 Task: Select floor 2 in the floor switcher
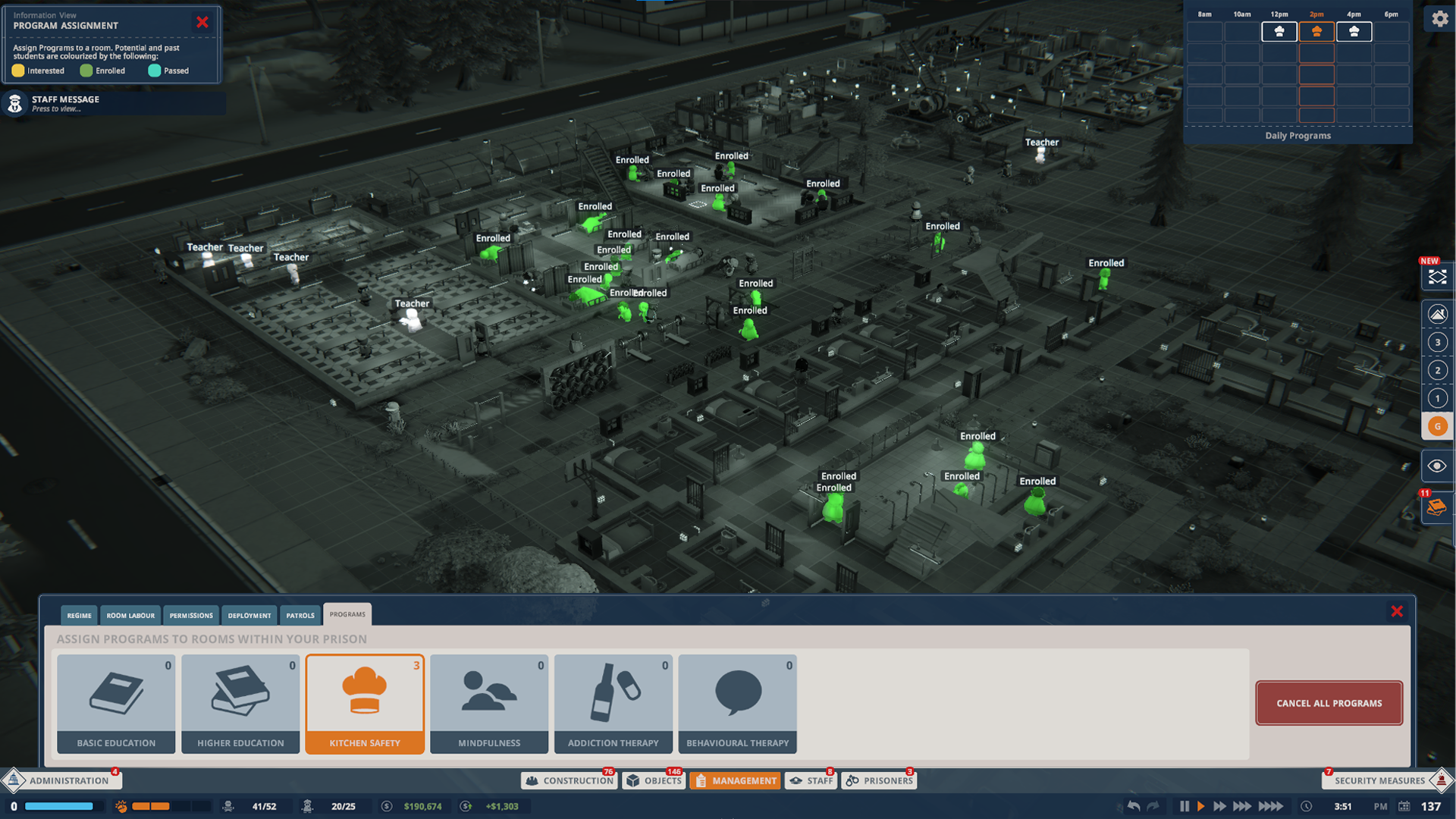point(1437,370)
